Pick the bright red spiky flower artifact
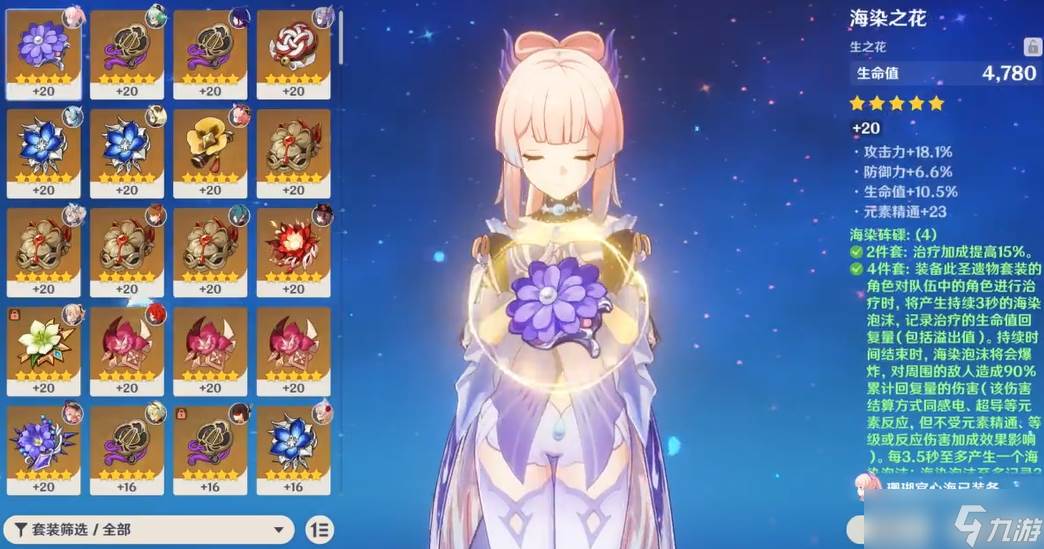 pos(293,245)
